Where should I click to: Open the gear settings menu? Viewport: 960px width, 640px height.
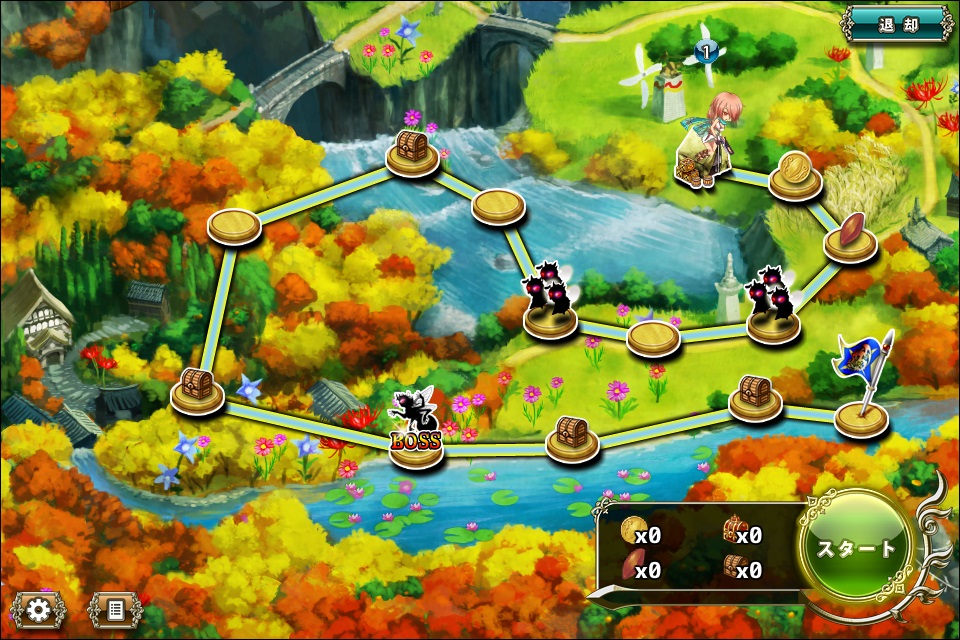[x=39, y=609]
